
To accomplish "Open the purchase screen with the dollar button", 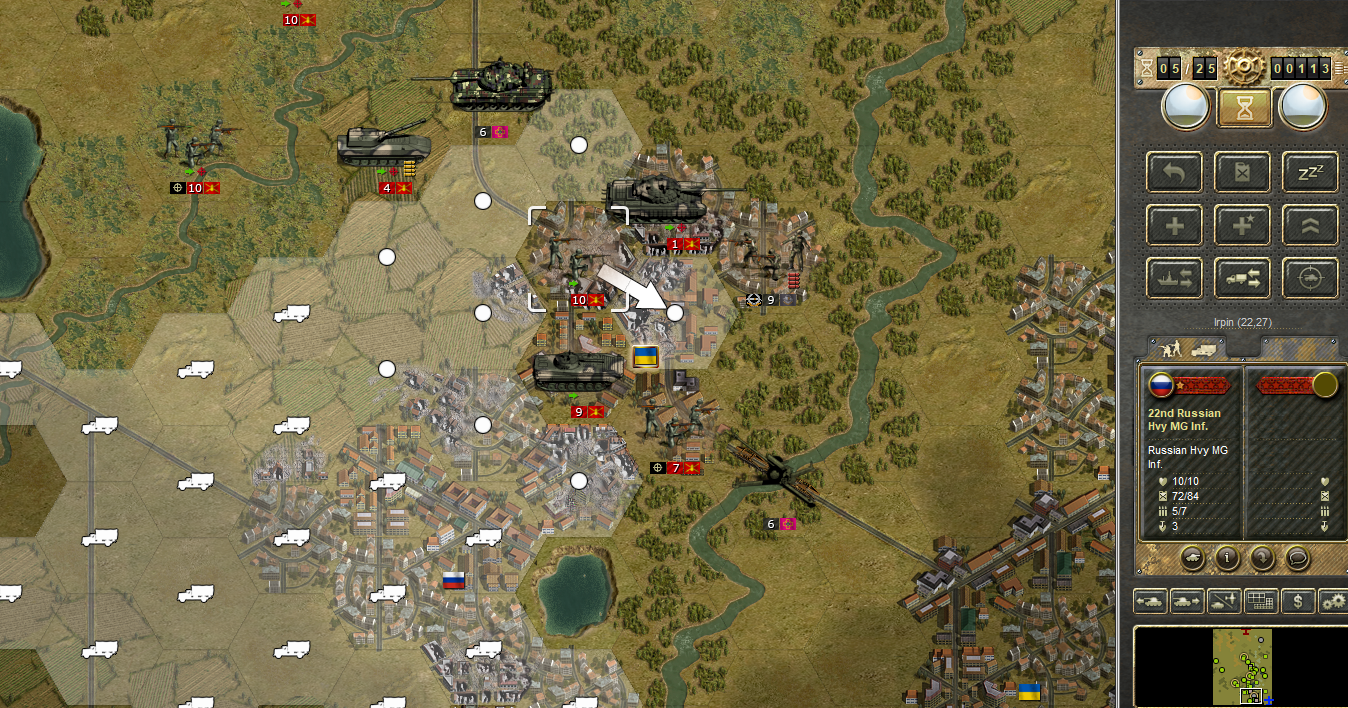I will tap(1298, 601).
